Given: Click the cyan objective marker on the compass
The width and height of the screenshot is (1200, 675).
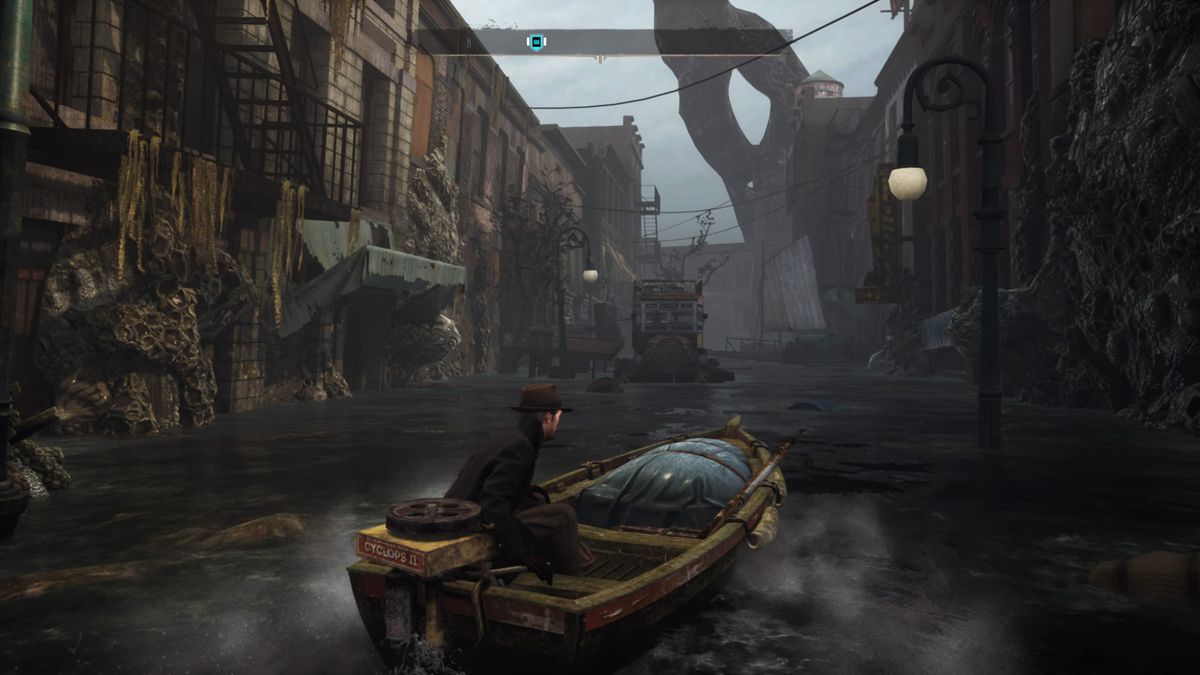Looking at the screenshot, I should tap(536, 42).
